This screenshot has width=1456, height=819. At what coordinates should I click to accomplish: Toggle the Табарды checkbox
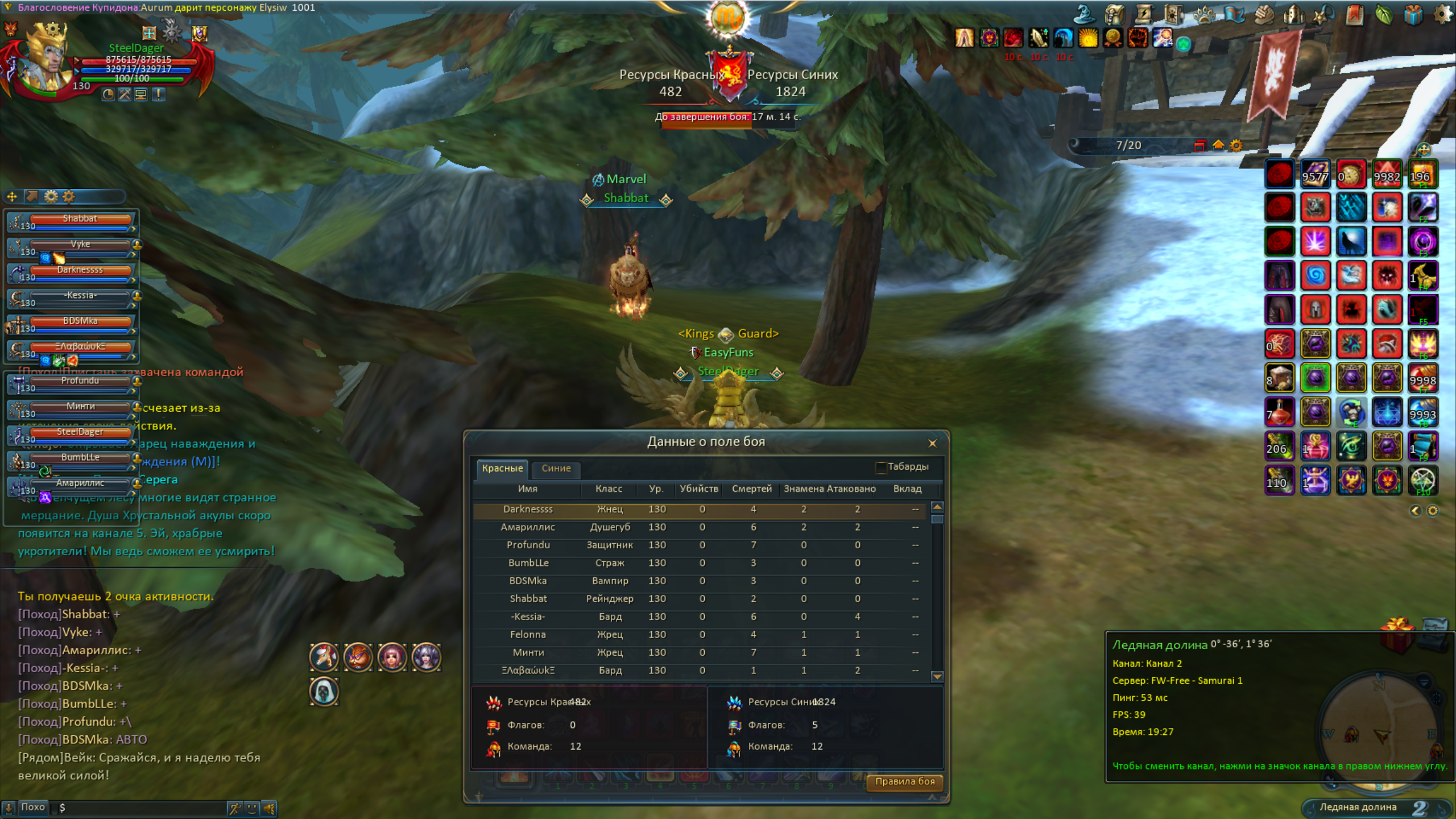click(x=881, y=468)
